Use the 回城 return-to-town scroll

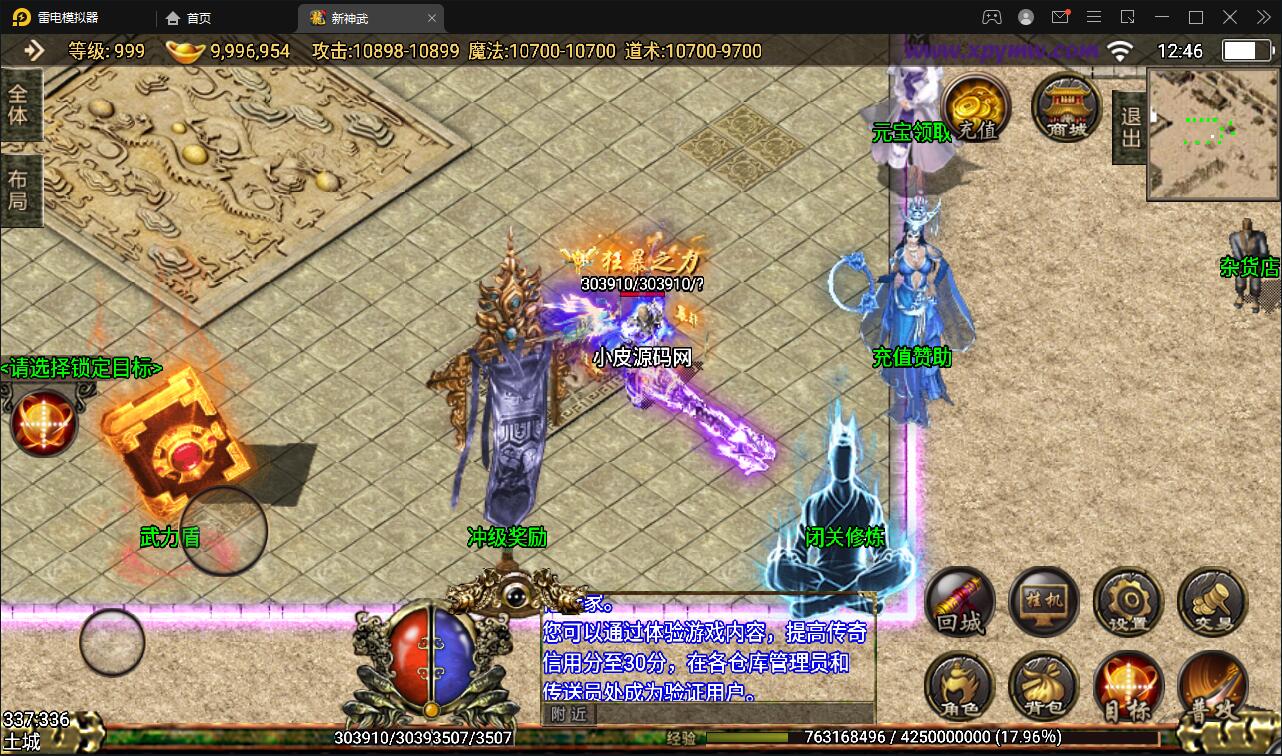(960, 603)
